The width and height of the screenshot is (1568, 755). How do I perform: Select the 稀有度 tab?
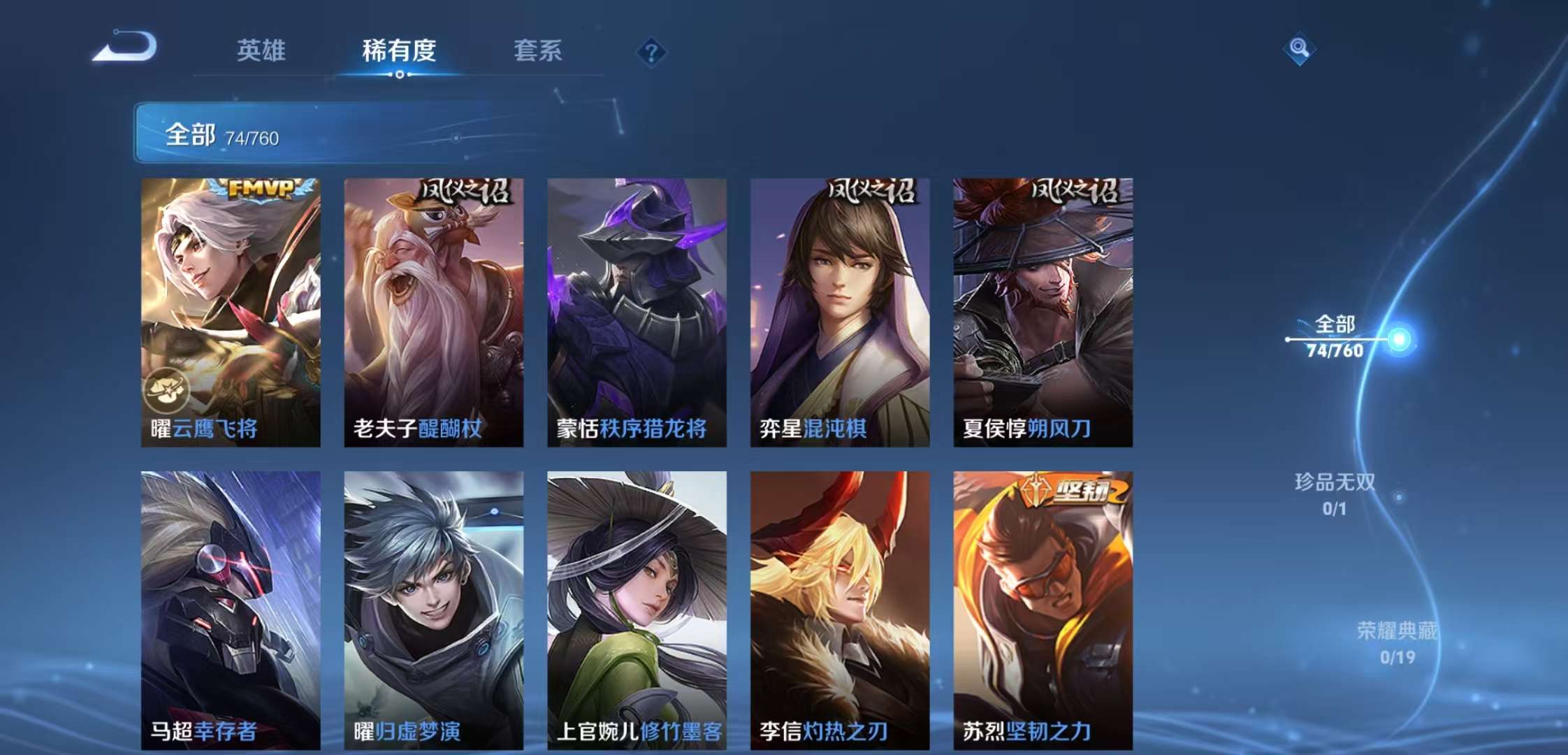[x=400, y=50]
